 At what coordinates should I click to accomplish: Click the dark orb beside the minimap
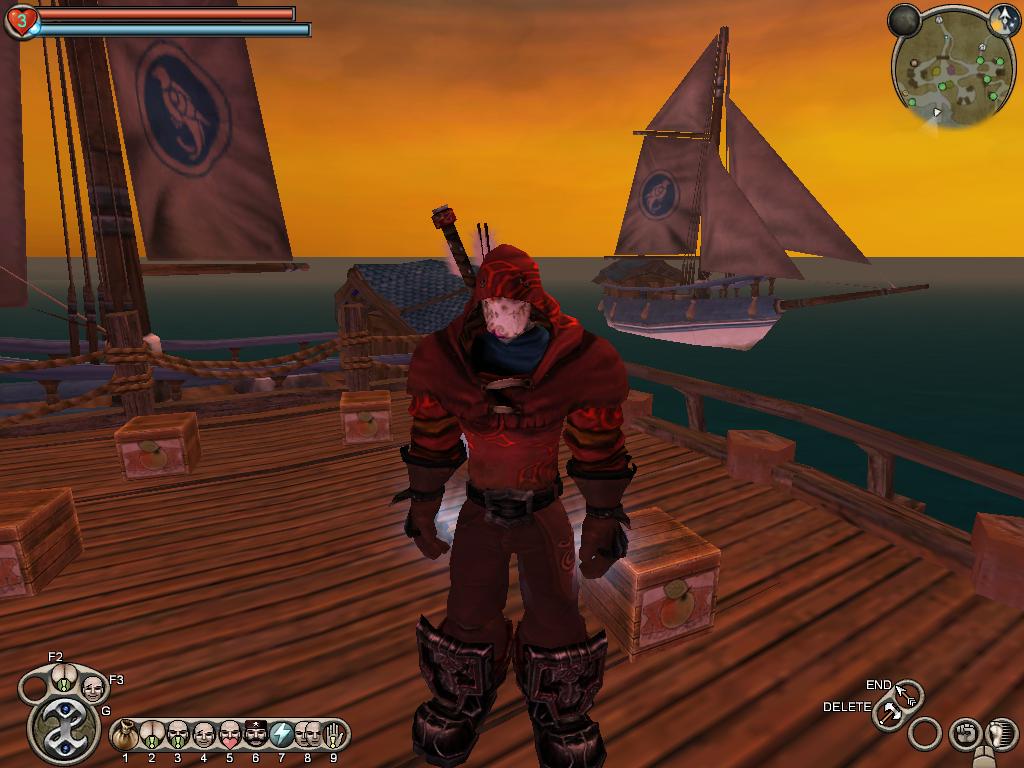[905, 20]
